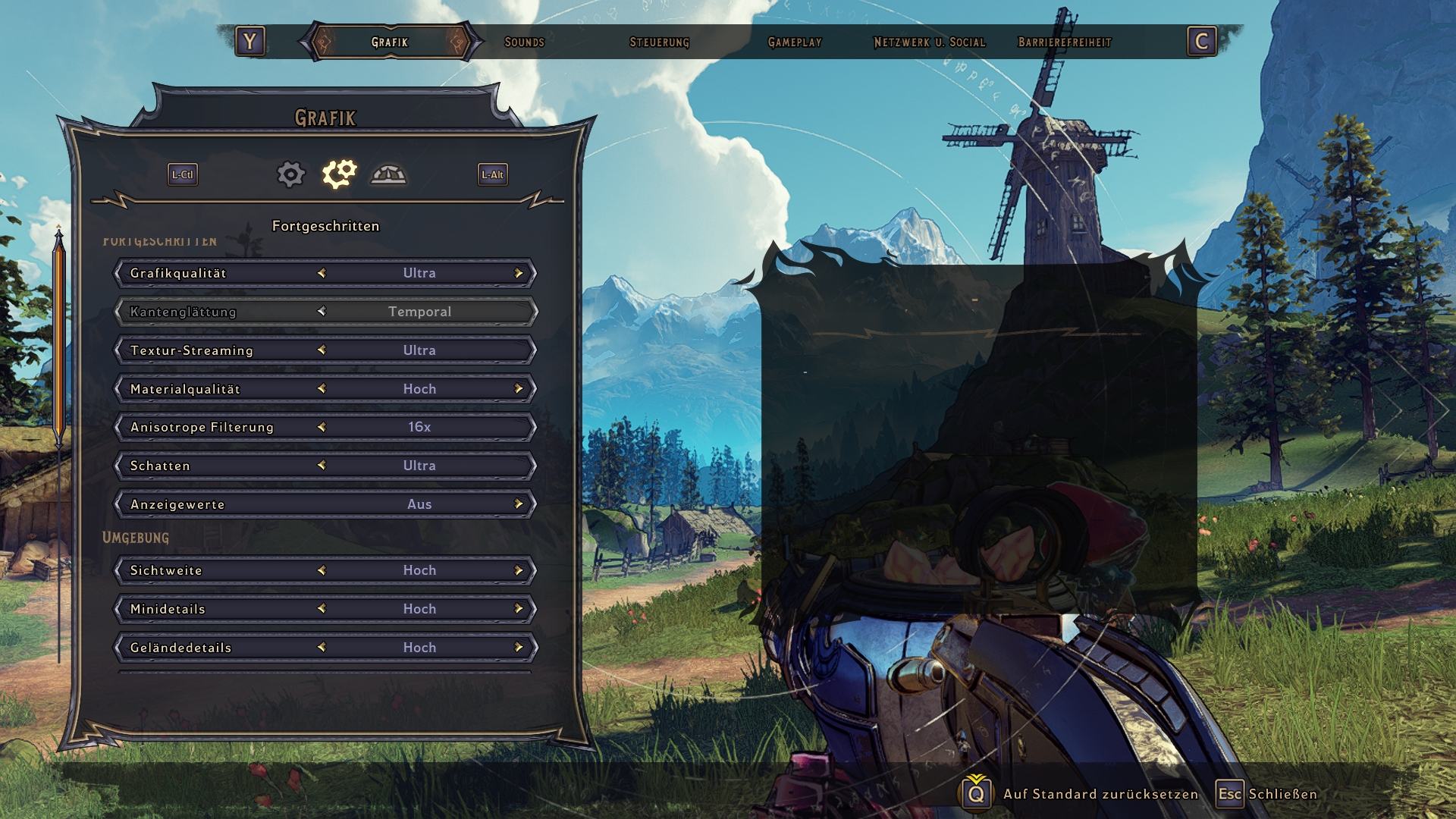
Task: Click the orange settings list scrollbar
Action: click(58, 337)
